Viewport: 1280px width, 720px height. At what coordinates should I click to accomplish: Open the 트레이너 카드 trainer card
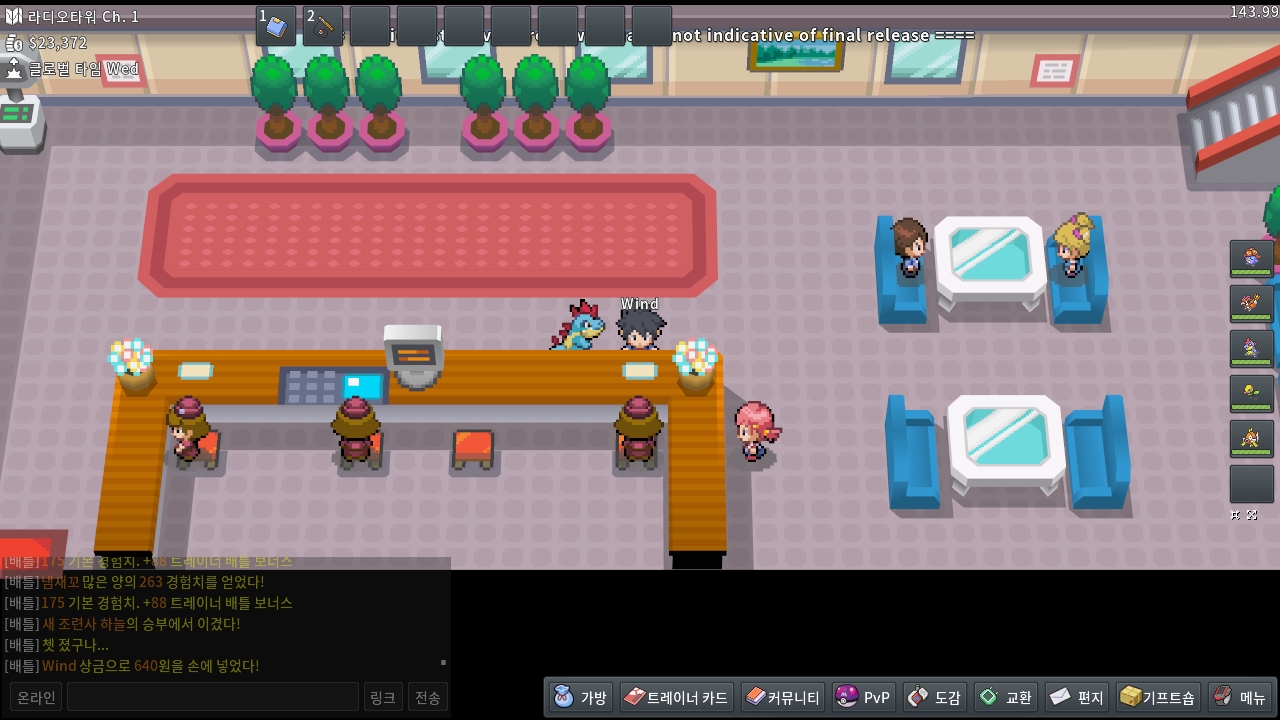676,697
